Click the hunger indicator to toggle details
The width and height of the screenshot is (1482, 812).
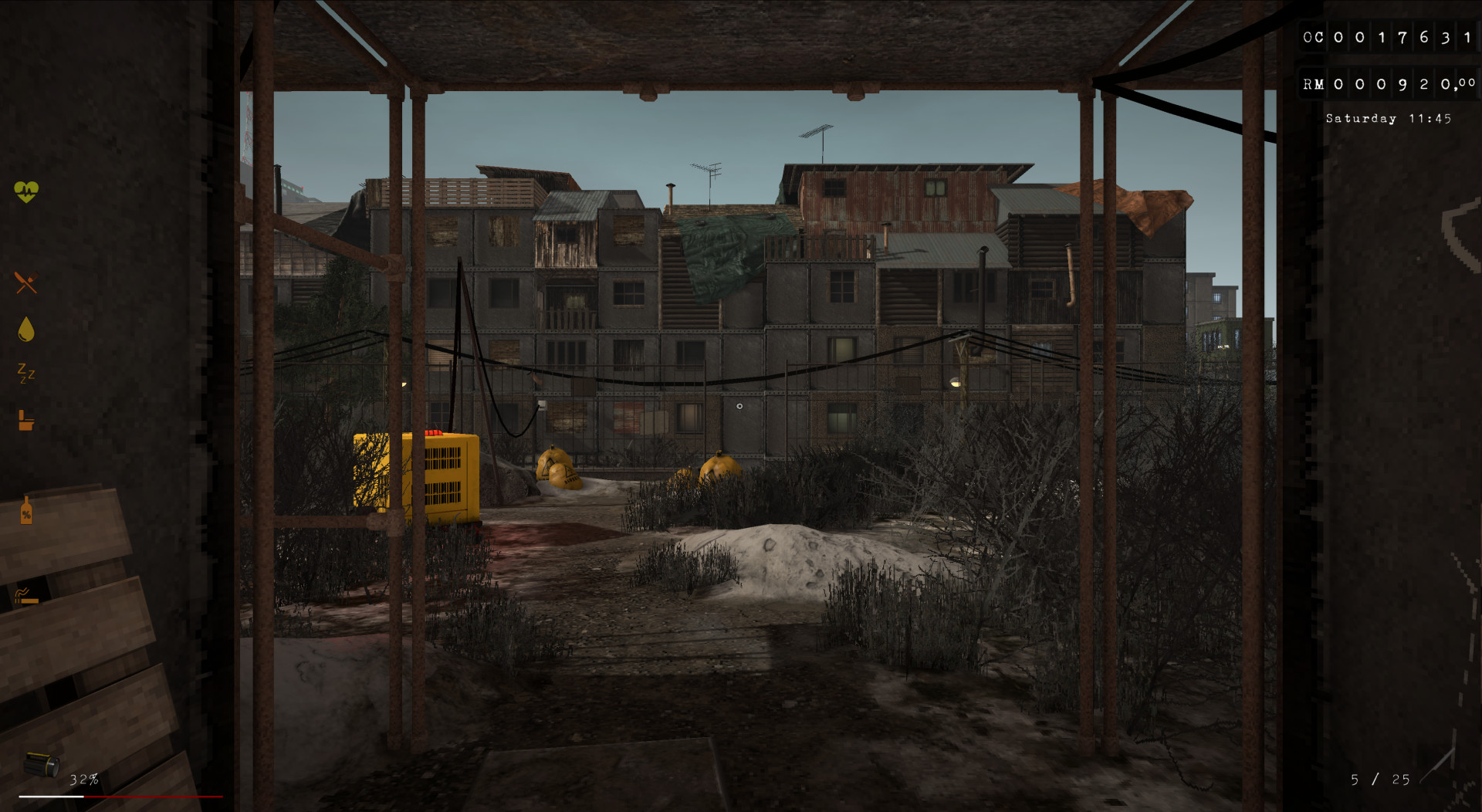(x=25, y=281)
